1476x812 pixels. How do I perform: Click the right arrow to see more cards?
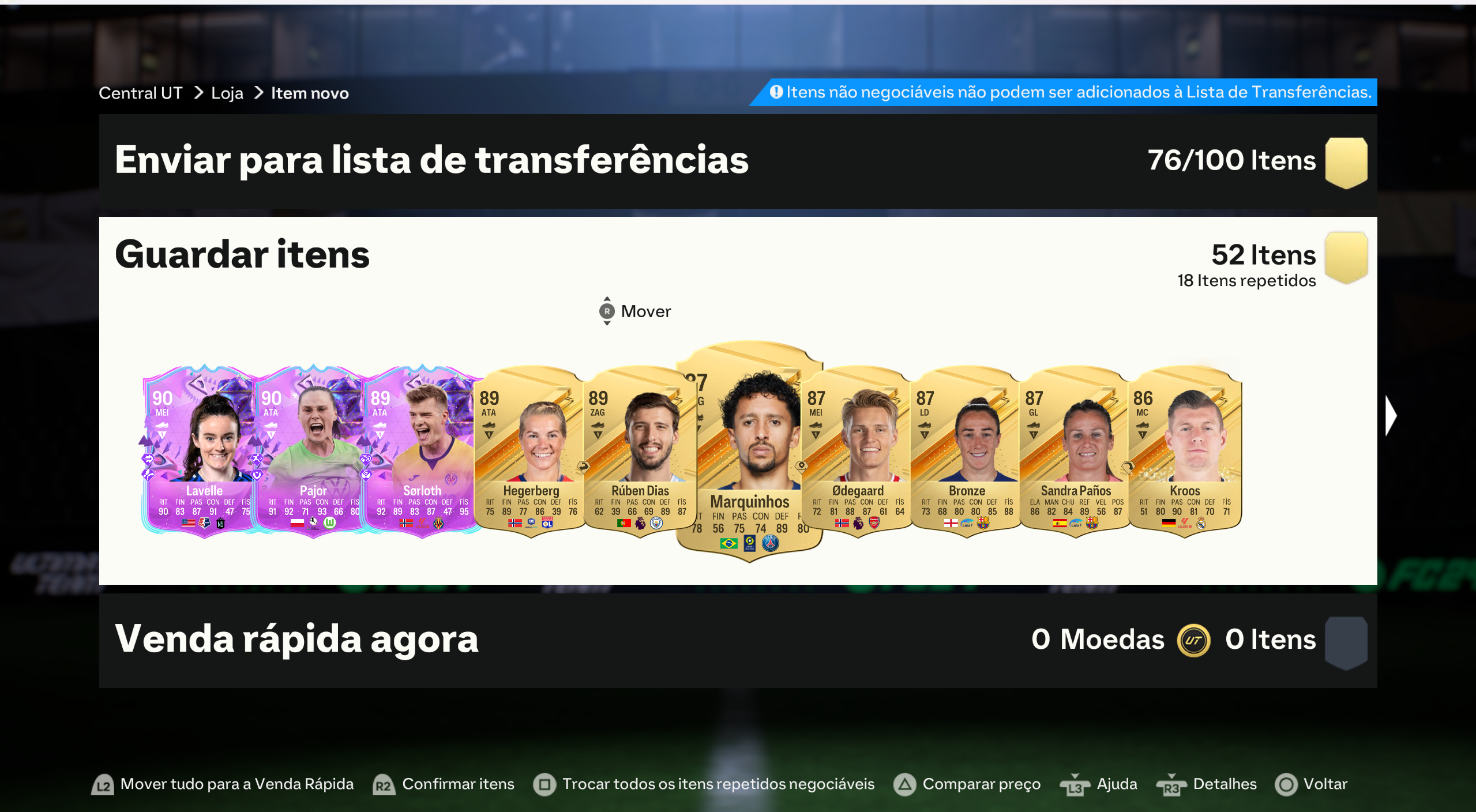(1390, 415)
